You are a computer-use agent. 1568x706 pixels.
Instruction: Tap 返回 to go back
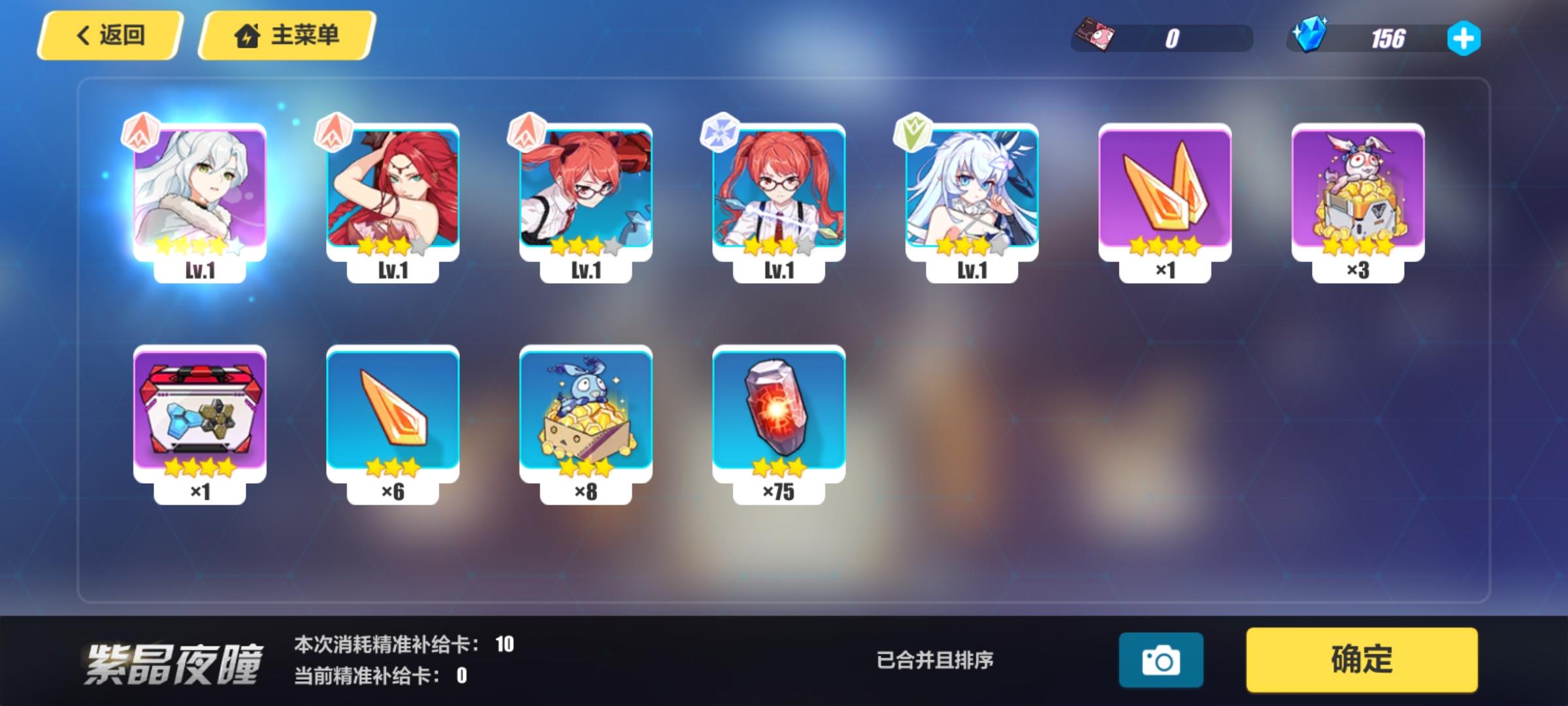click(110, 36)
